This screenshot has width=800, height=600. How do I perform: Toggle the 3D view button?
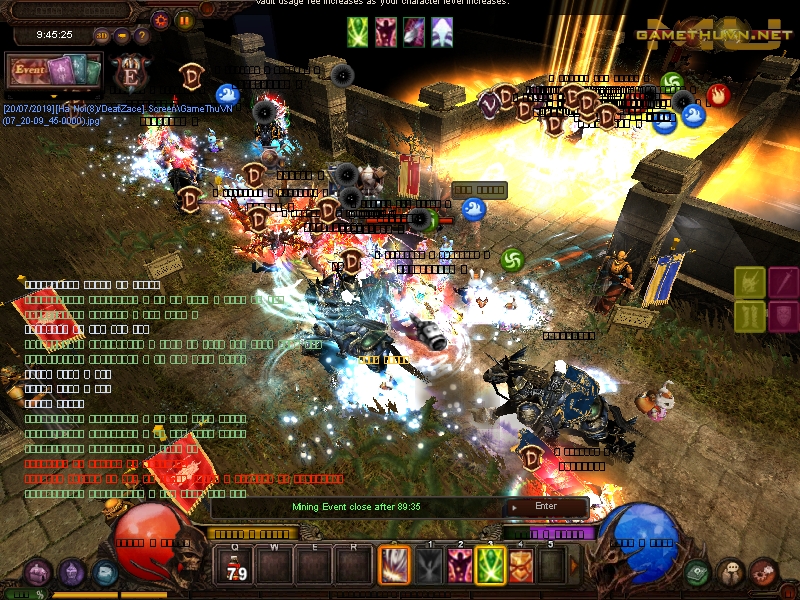102,35
